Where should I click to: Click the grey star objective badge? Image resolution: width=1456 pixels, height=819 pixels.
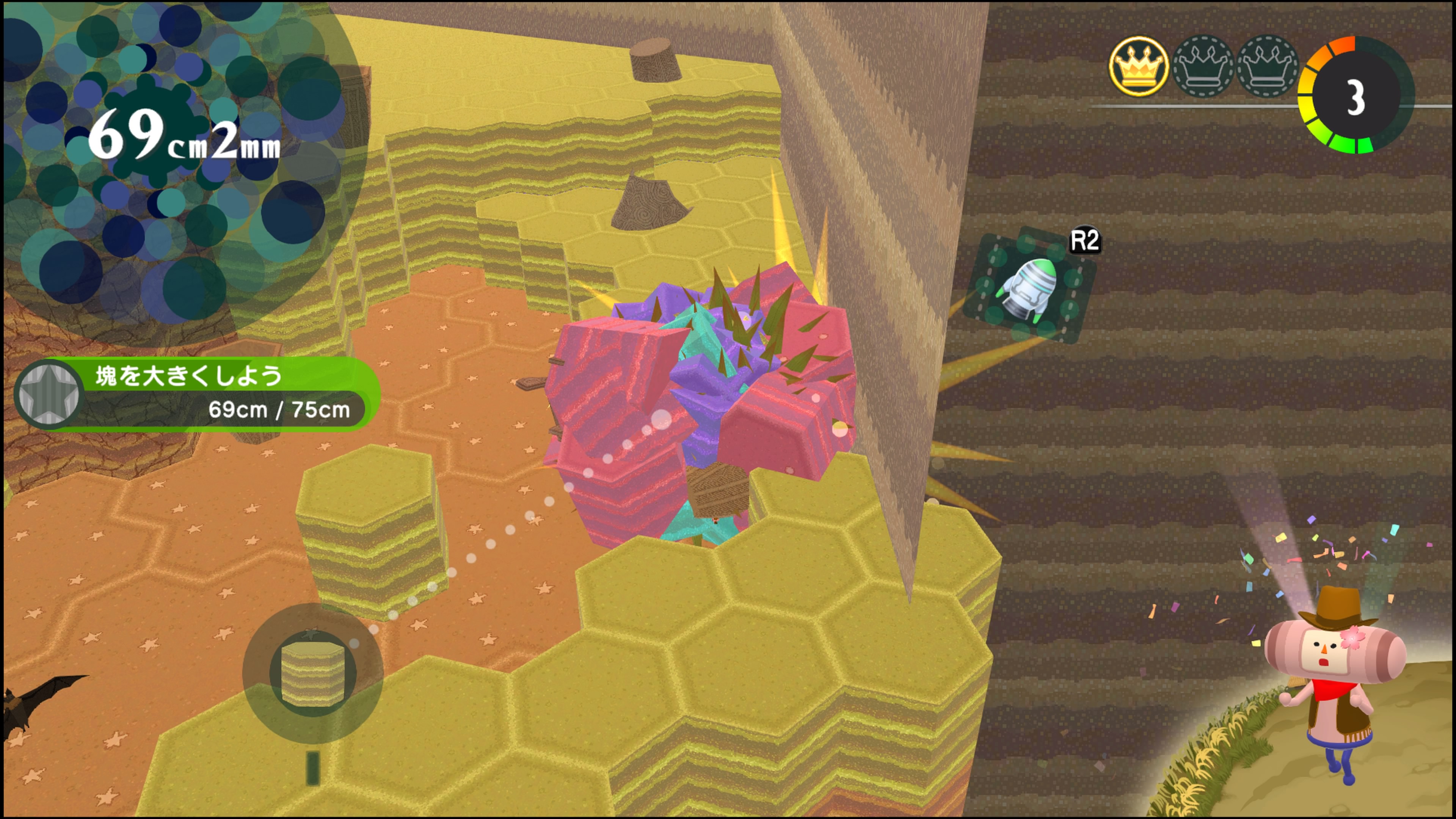click(x=49, y=394)
